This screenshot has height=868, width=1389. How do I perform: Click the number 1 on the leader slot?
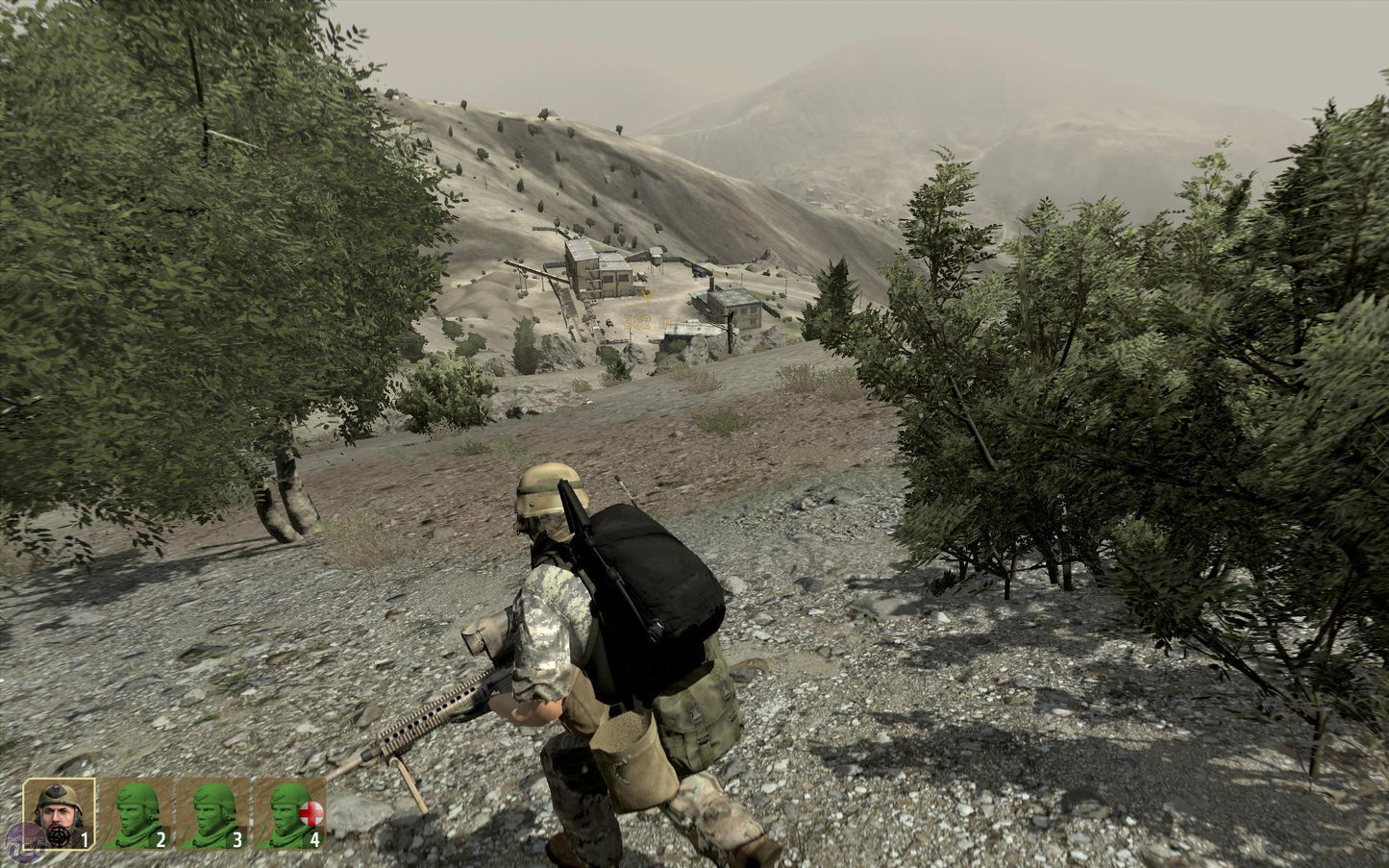84,839
